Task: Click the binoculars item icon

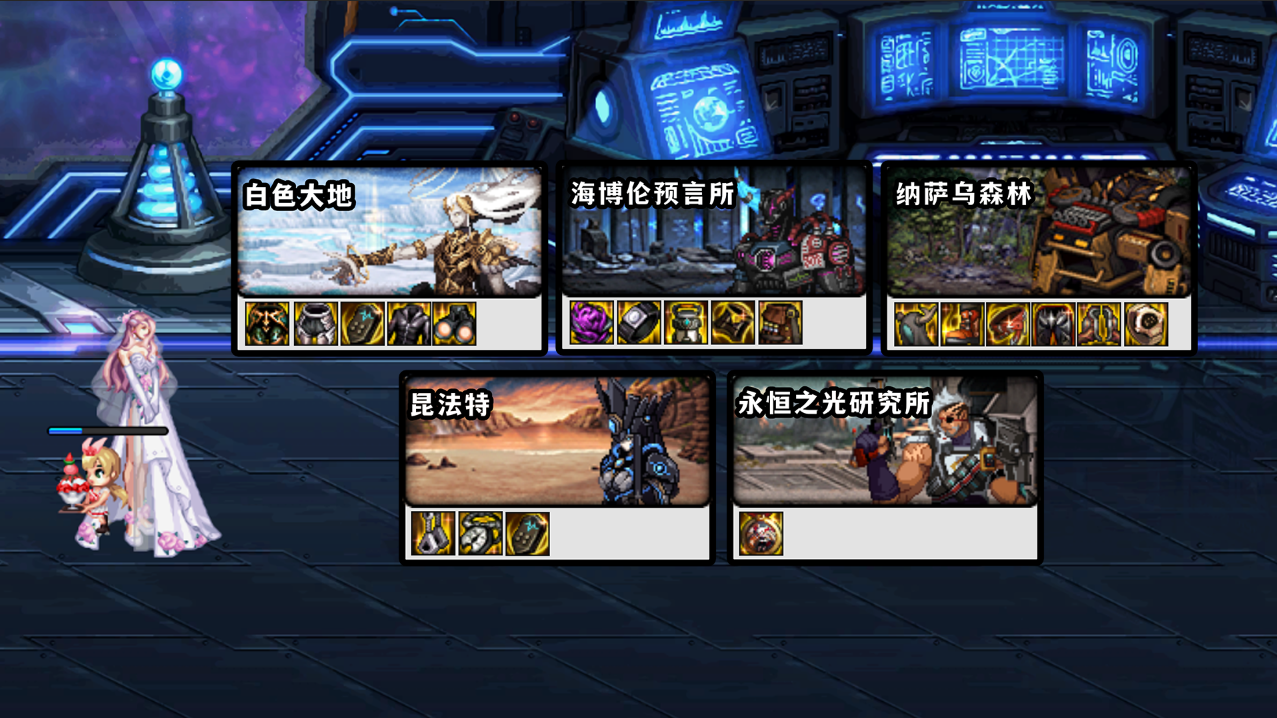Action: [x=454, y=324]
